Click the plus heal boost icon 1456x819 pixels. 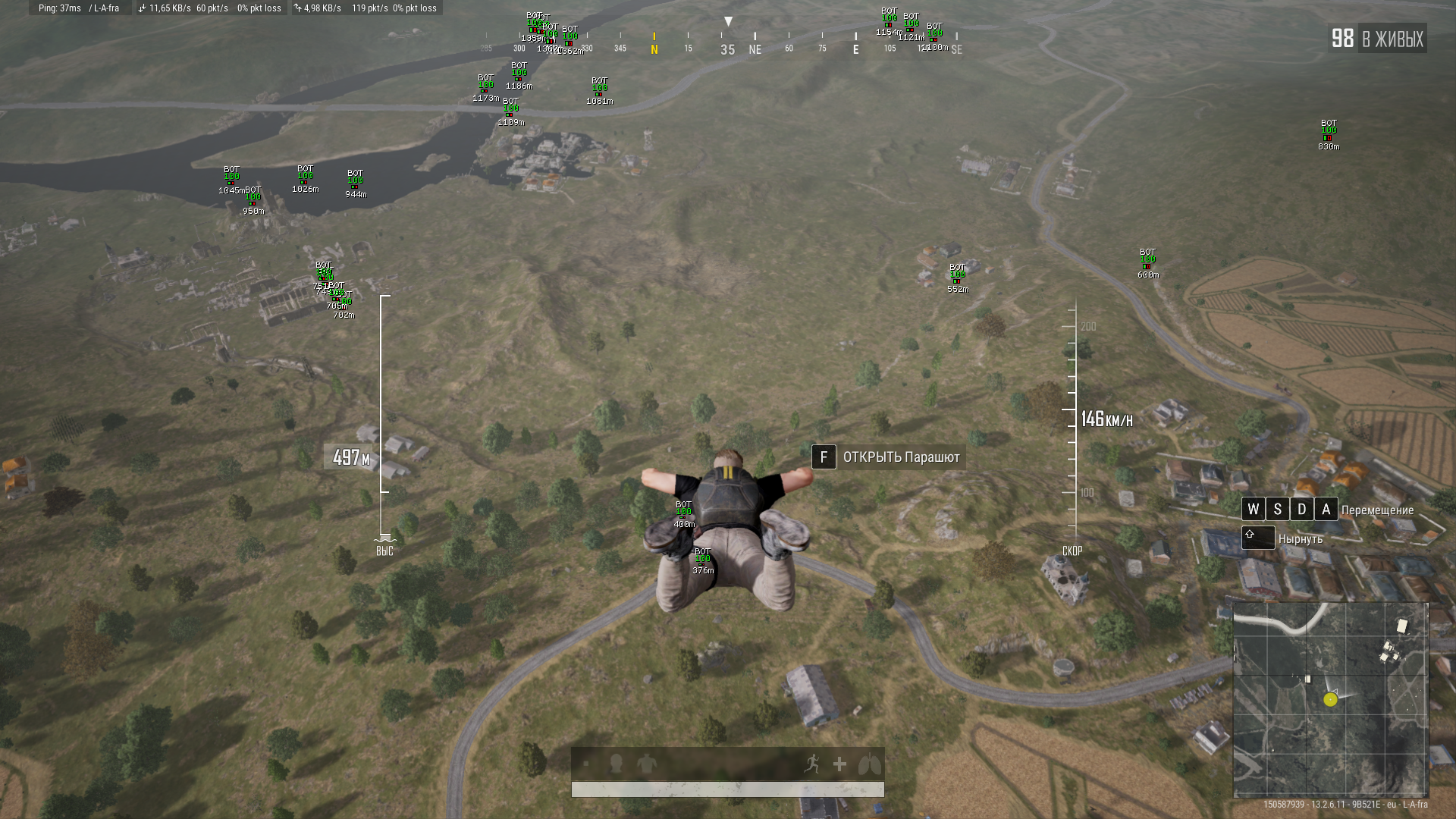[839, 764]
